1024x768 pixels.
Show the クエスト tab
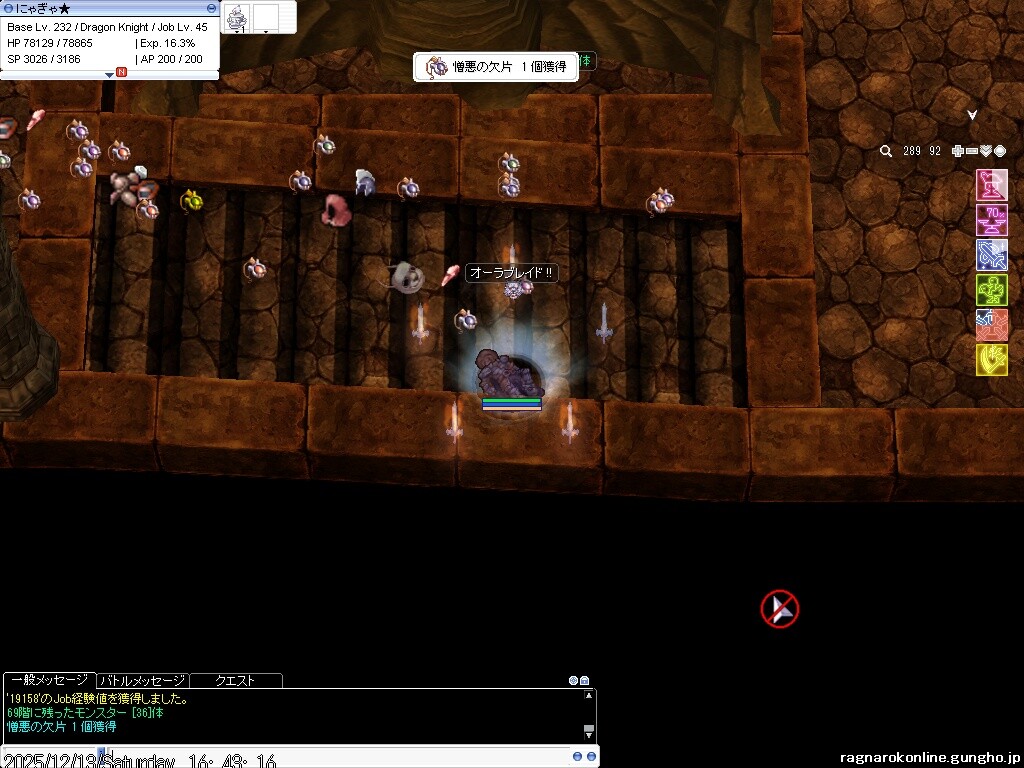[x=236, y=680]
